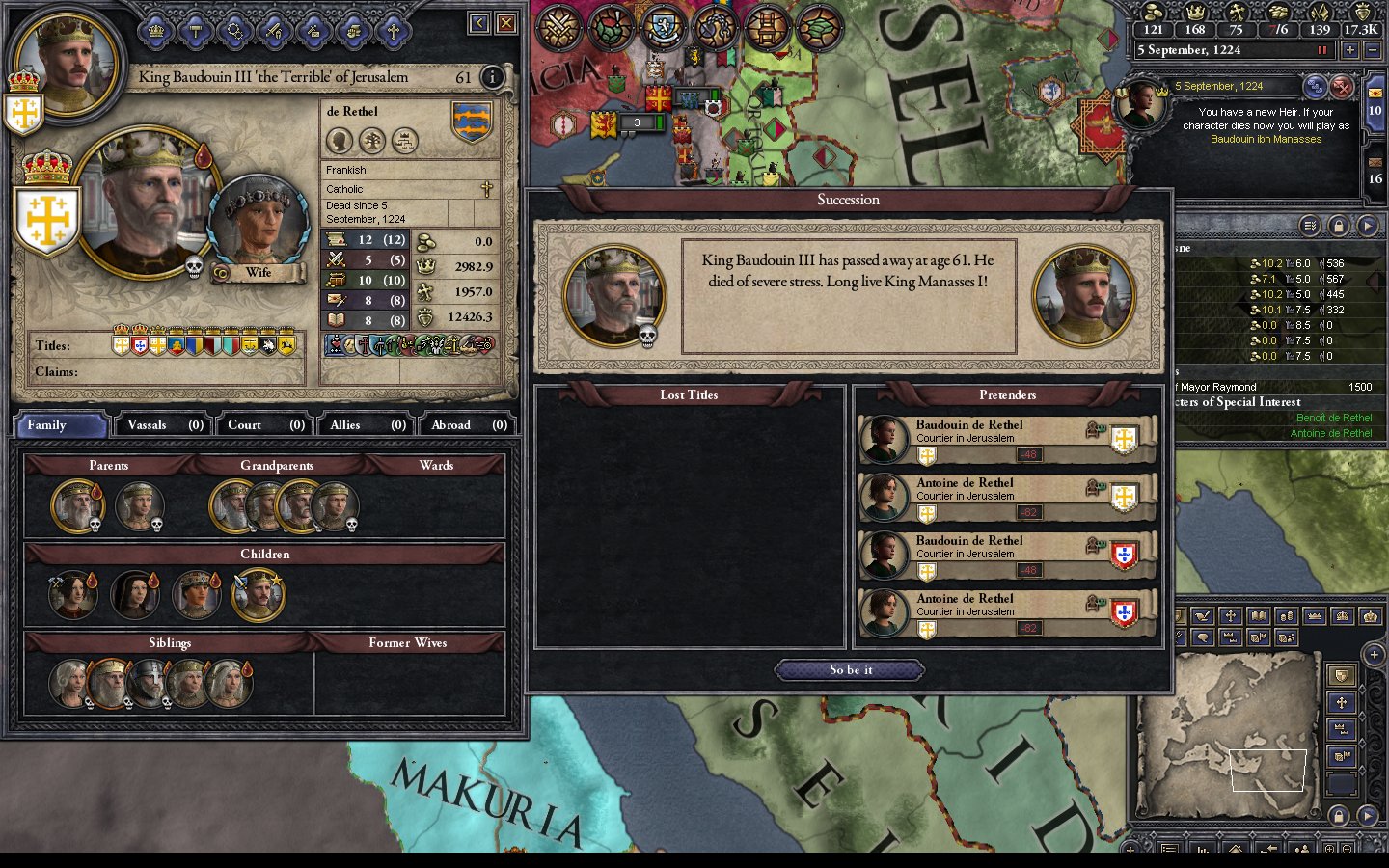Dismiss the new heir notification
Image resolution: width=1389 pixels, height=868 pixels.
pos(1342,88)
